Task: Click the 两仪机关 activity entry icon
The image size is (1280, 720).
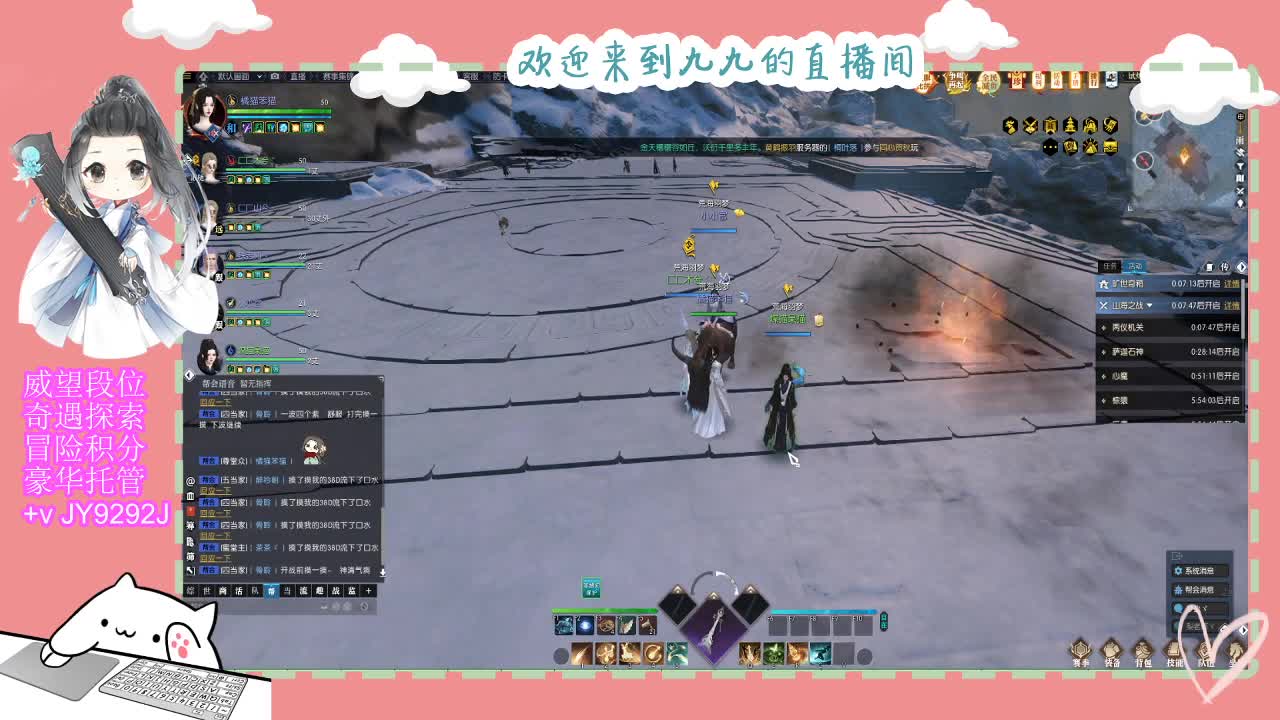Action: tap(1105, 327)
